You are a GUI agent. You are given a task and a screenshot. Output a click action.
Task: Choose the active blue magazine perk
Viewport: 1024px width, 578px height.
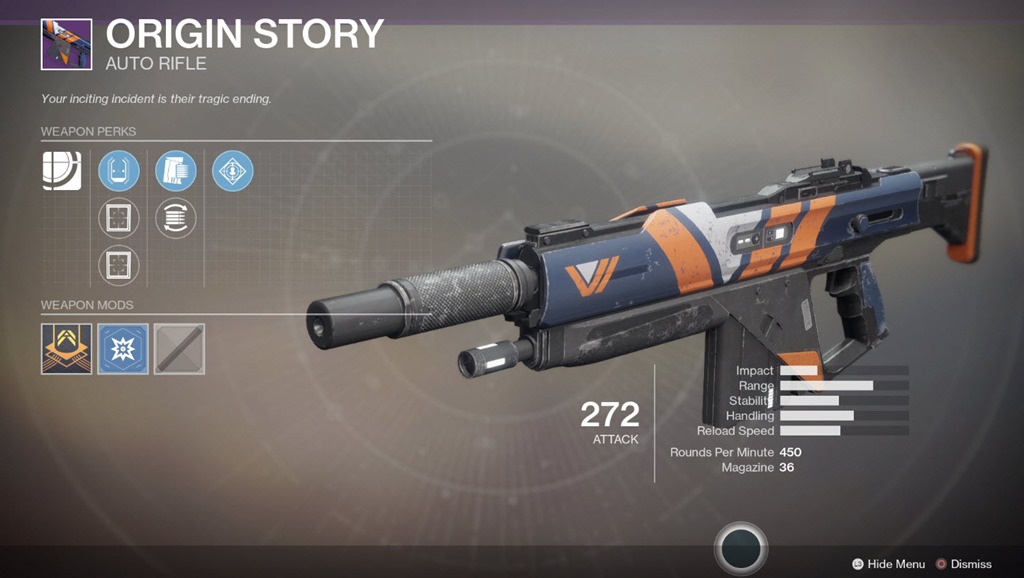[x=176, y=170]
